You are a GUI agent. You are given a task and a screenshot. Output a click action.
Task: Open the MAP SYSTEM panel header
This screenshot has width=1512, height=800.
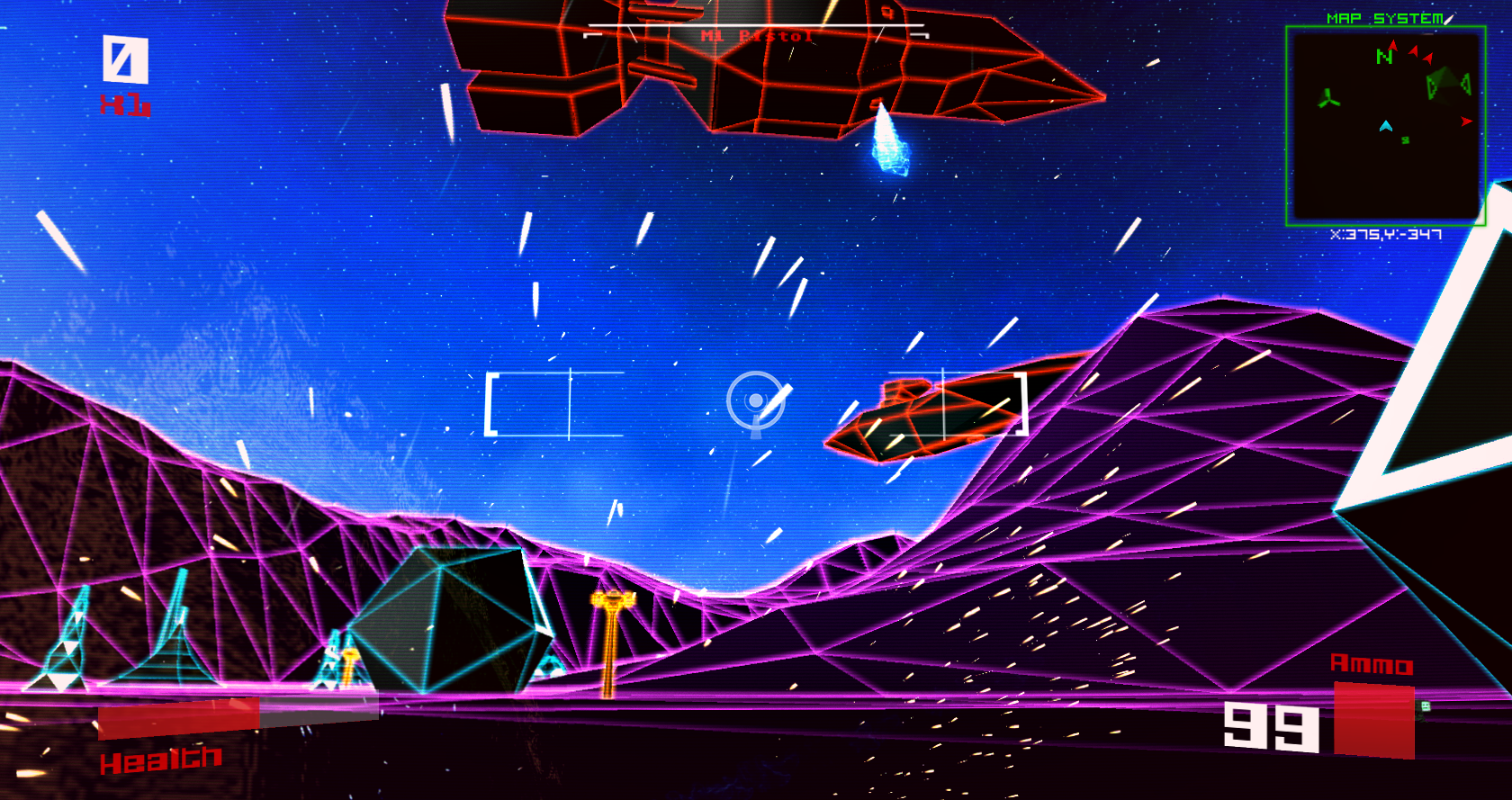click(1385, 15)
